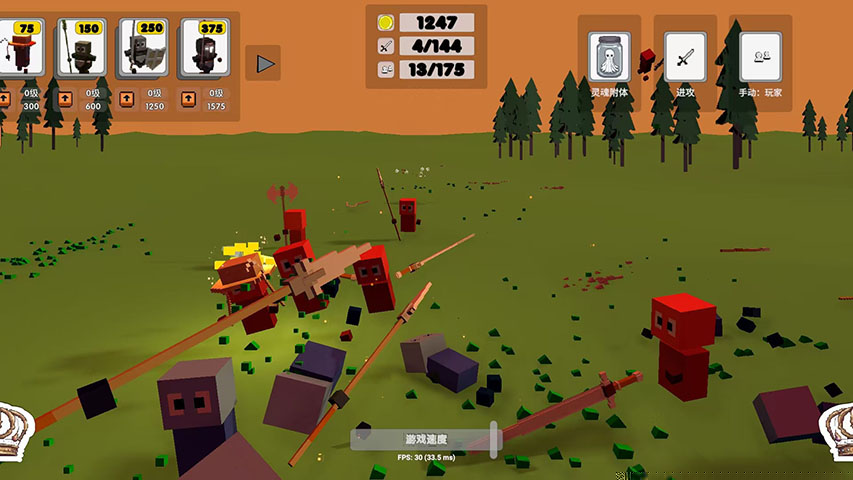Spawn the 150-cost spearman unit
Viewport: 853px width, 480px height.
pos(81,50)
